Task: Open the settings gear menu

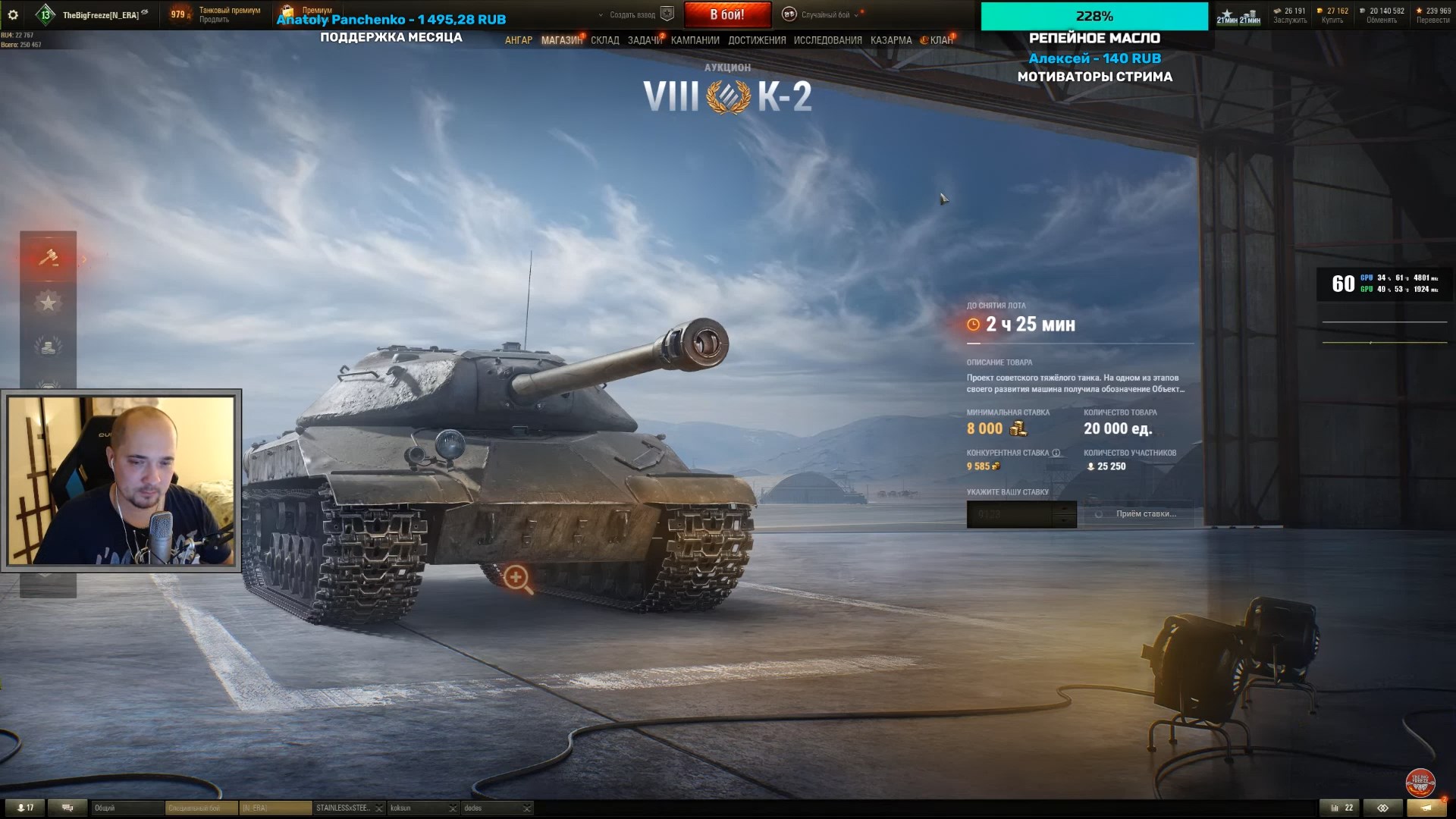Action: tap(13, 14)
